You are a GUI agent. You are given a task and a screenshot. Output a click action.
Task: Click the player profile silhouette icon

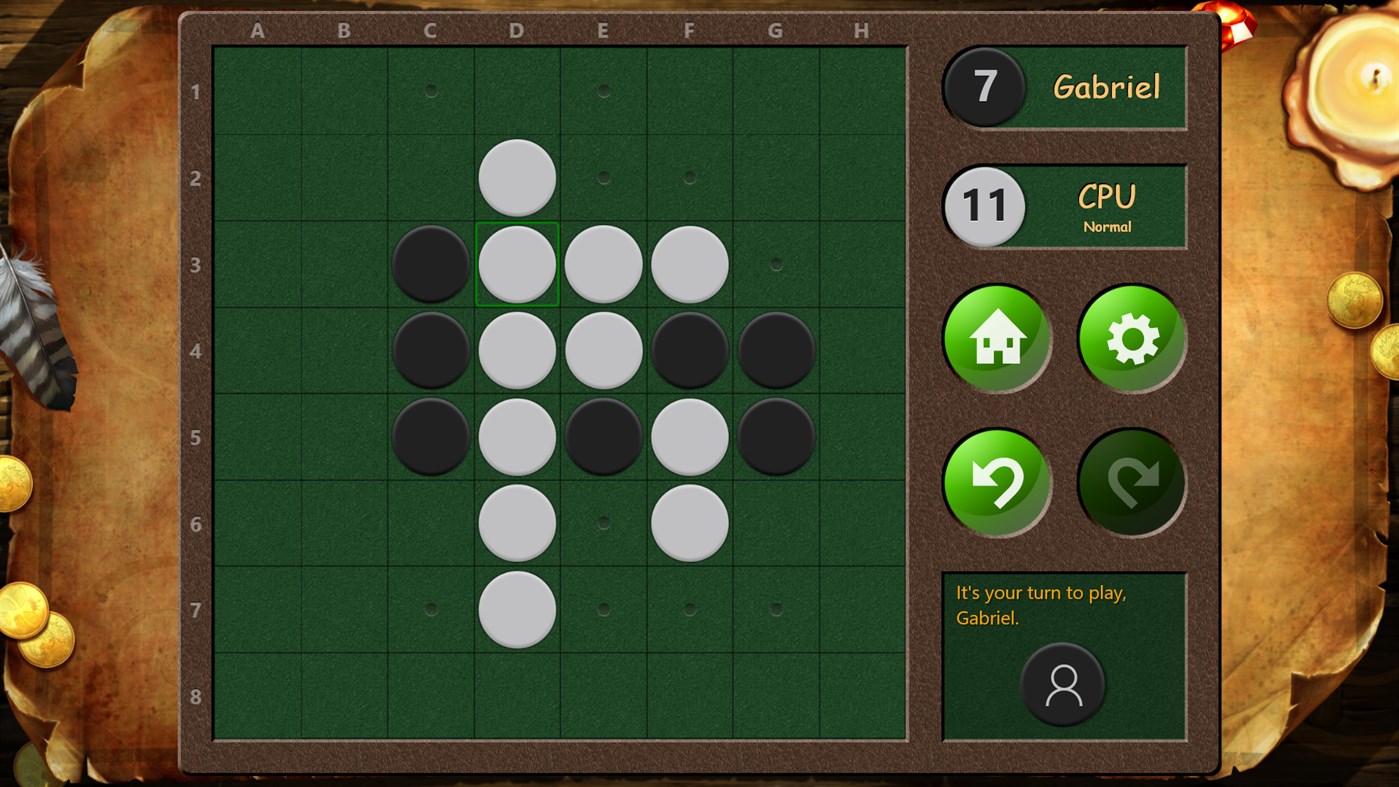coord(1064,686)
